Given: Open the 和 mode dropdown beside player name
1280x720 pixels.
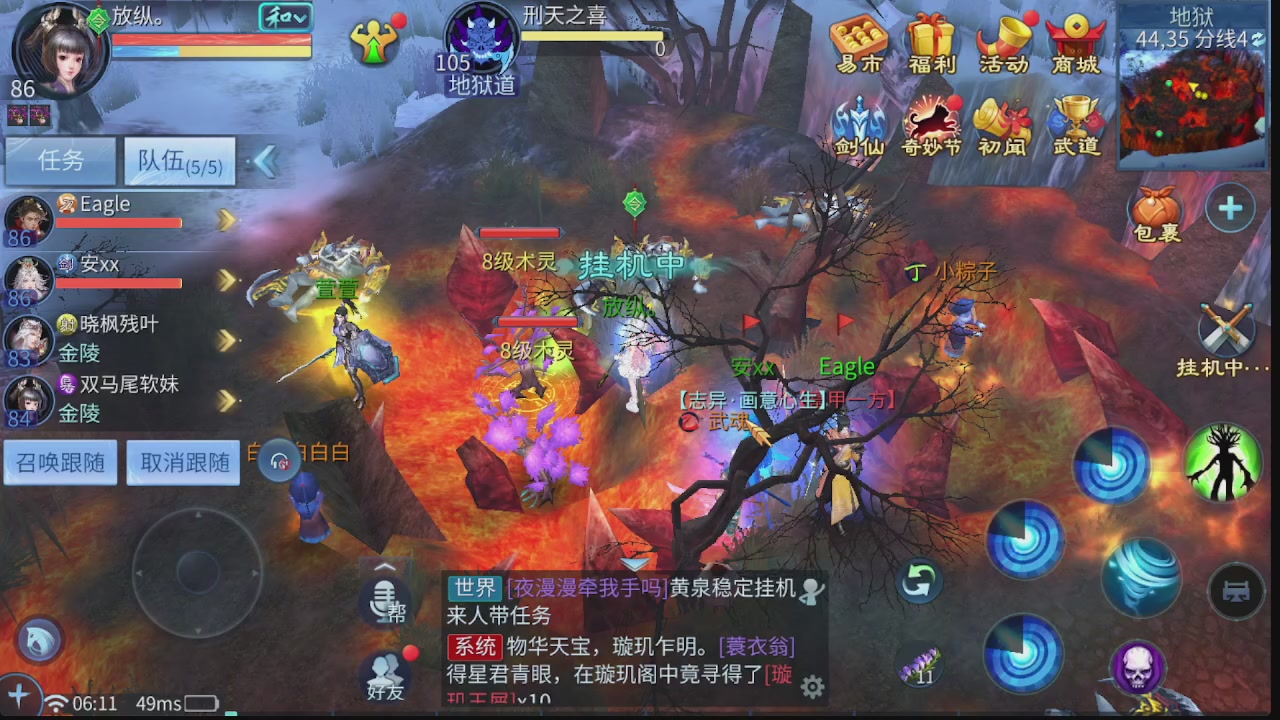Looking at the screenshot, I should (283, 17).
